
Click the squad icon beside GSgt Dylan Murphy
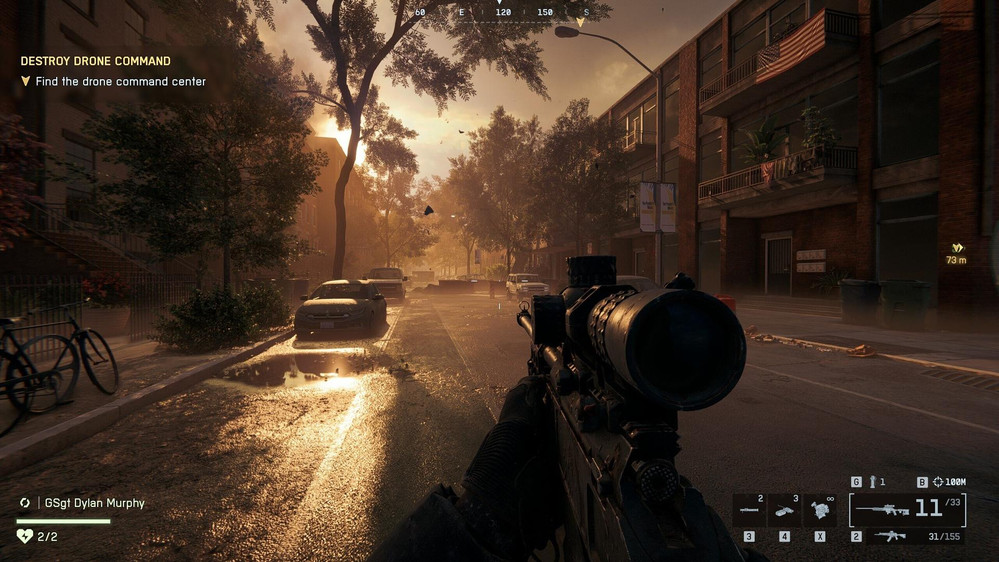point(25,503)
